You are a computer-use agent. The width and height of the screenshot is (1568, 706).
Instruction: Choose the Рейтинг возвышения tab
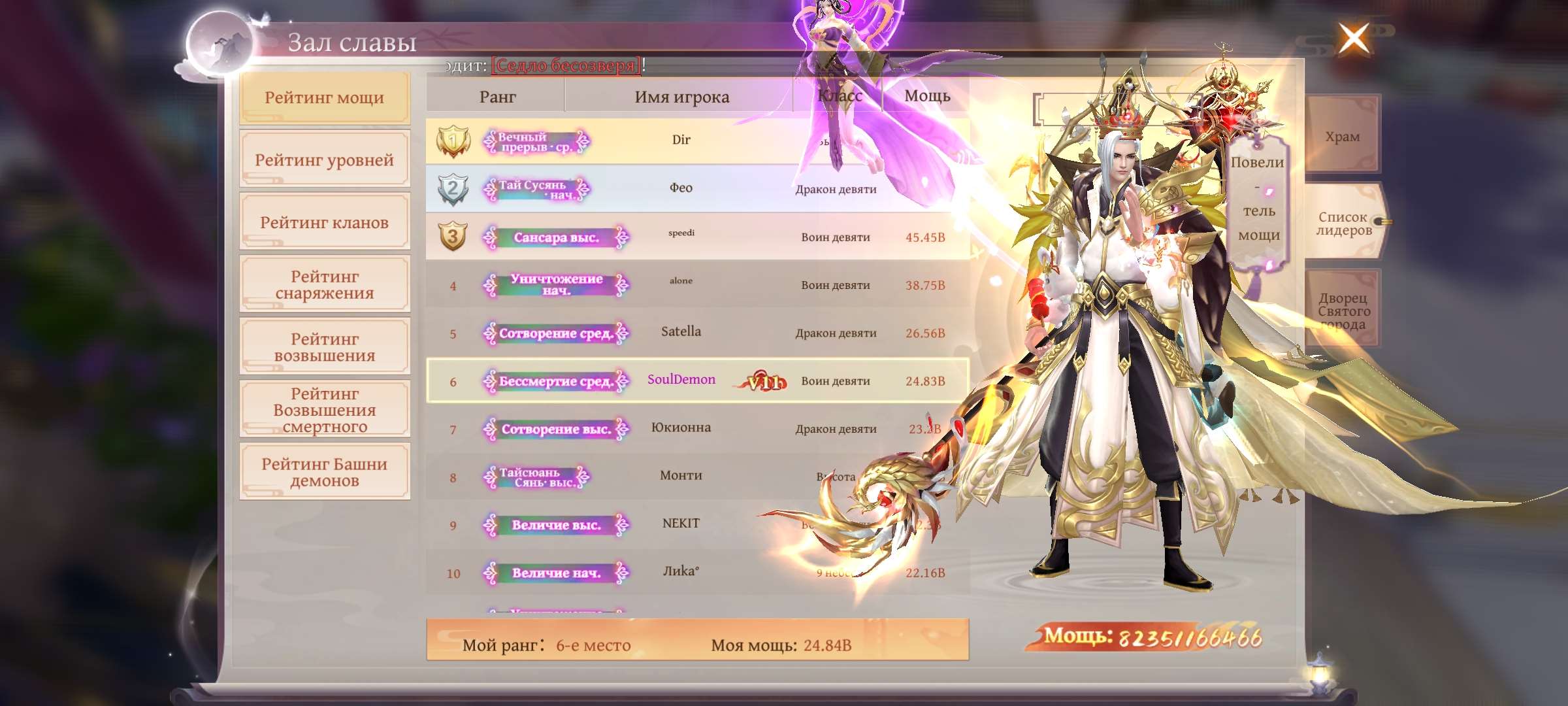point(324,347)
